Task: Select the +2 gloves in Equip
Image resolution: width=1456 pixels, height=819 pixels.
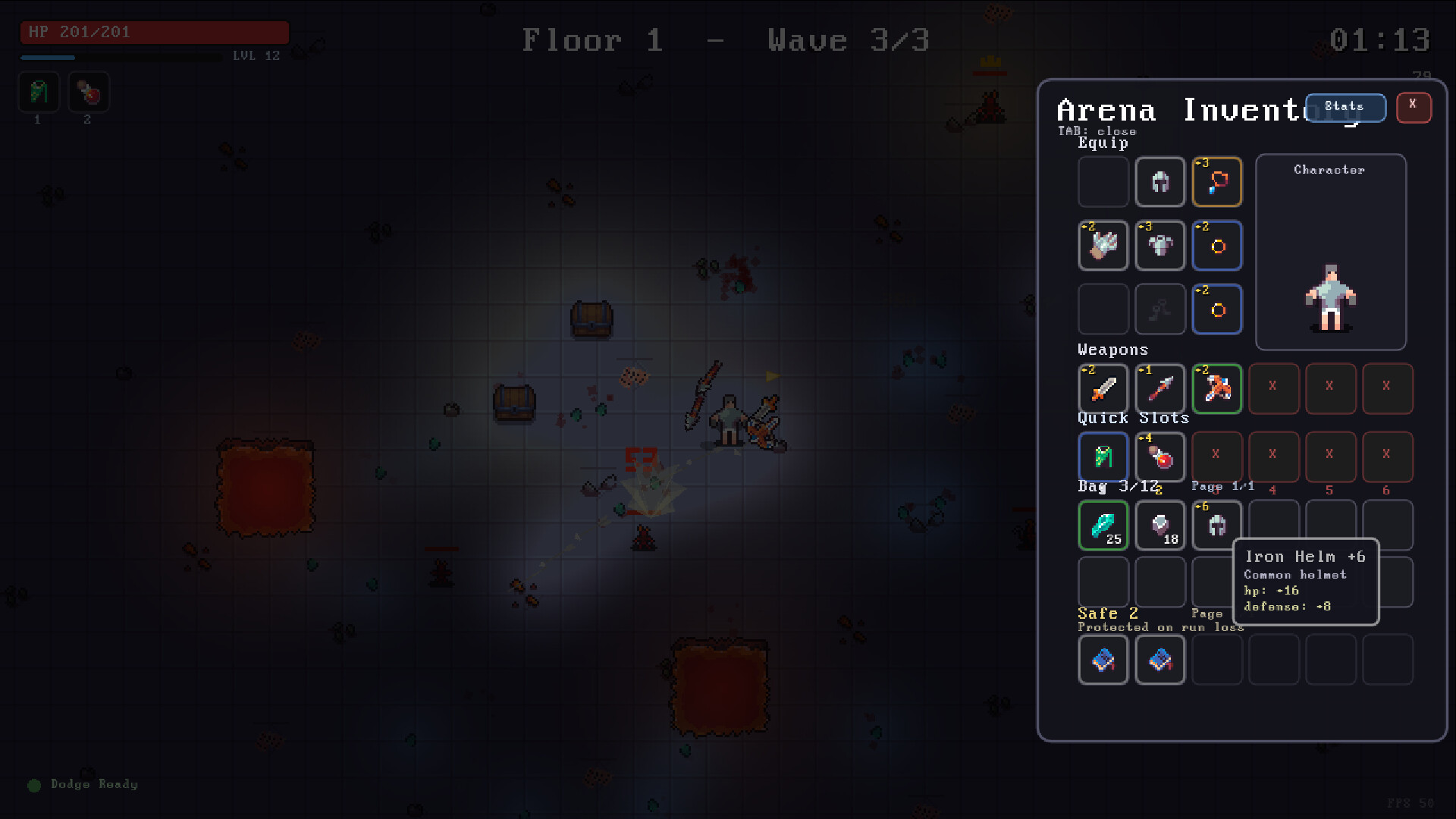Action: coord(1103,246)
